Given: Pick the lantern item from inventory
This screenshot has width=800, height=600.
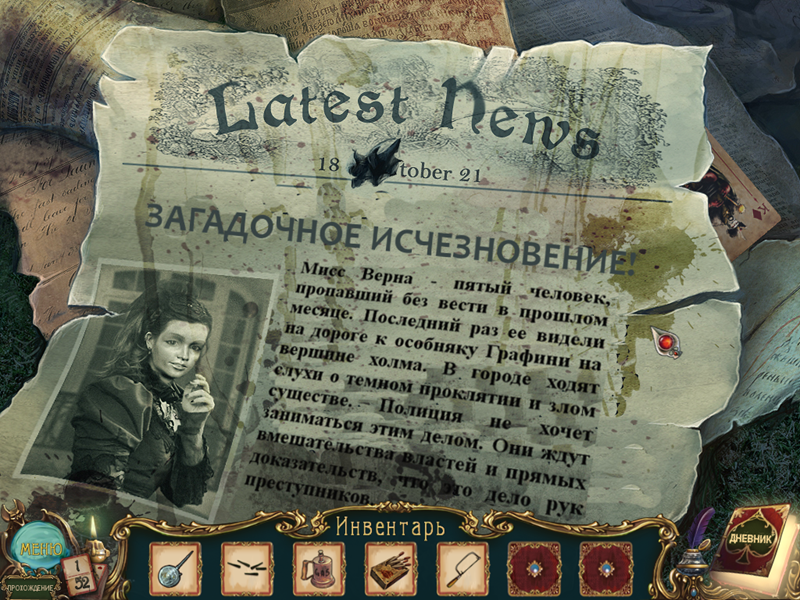Looking at the screenshot, I should [x=318, y=568].
